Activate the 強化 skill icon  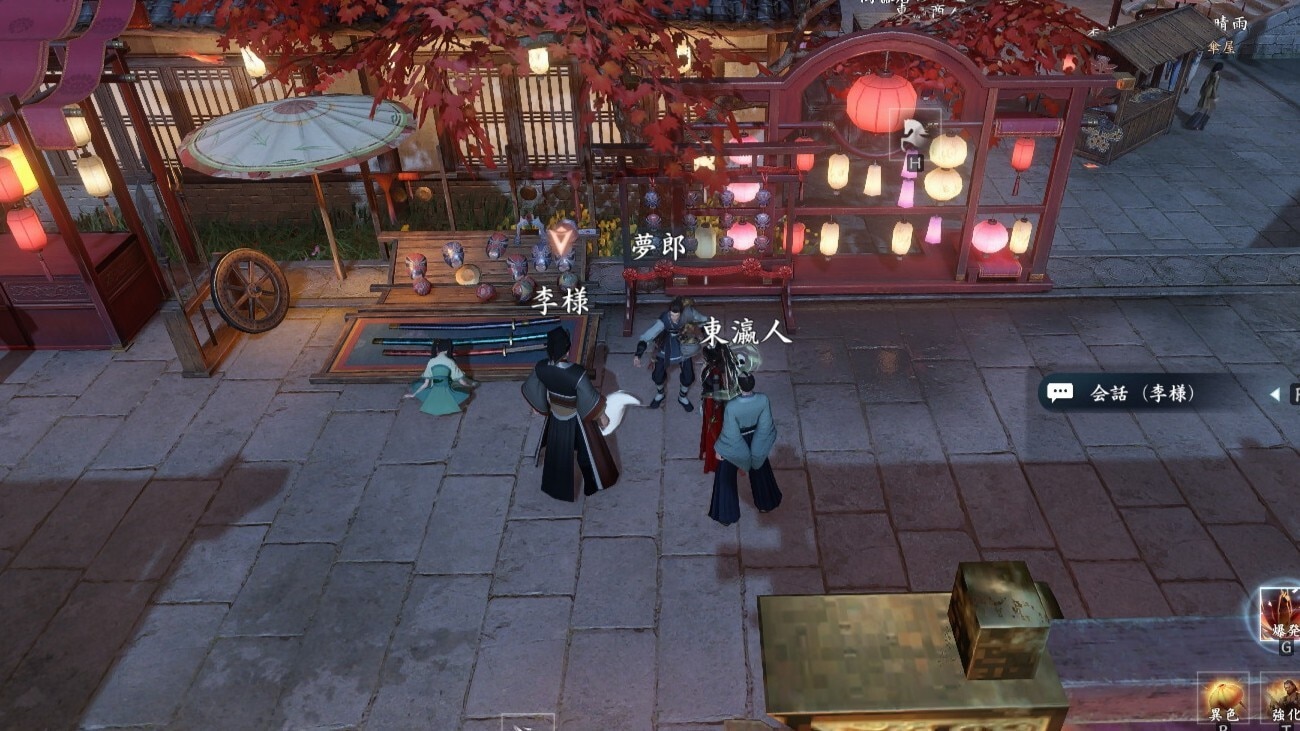pyautogui.click(x=1281, y=697)
